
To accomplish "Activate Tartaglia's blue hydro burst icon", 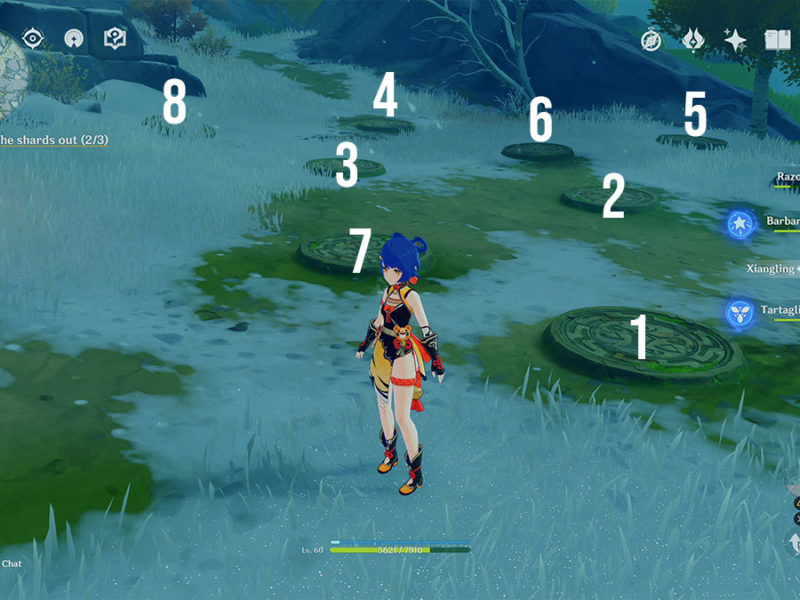I will 739,313.
